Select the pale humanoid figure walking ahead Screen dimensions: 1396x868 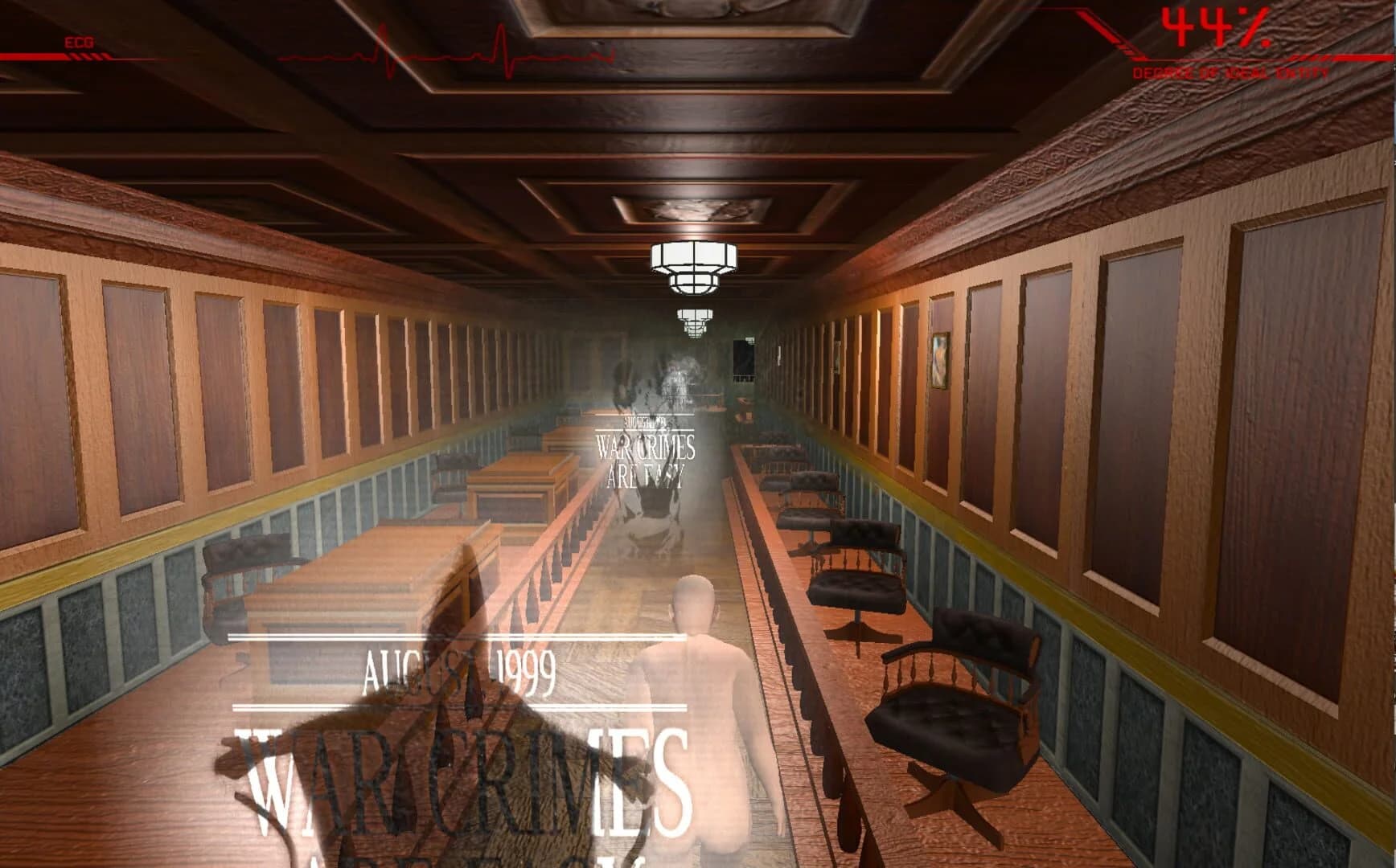pos(700,699)
